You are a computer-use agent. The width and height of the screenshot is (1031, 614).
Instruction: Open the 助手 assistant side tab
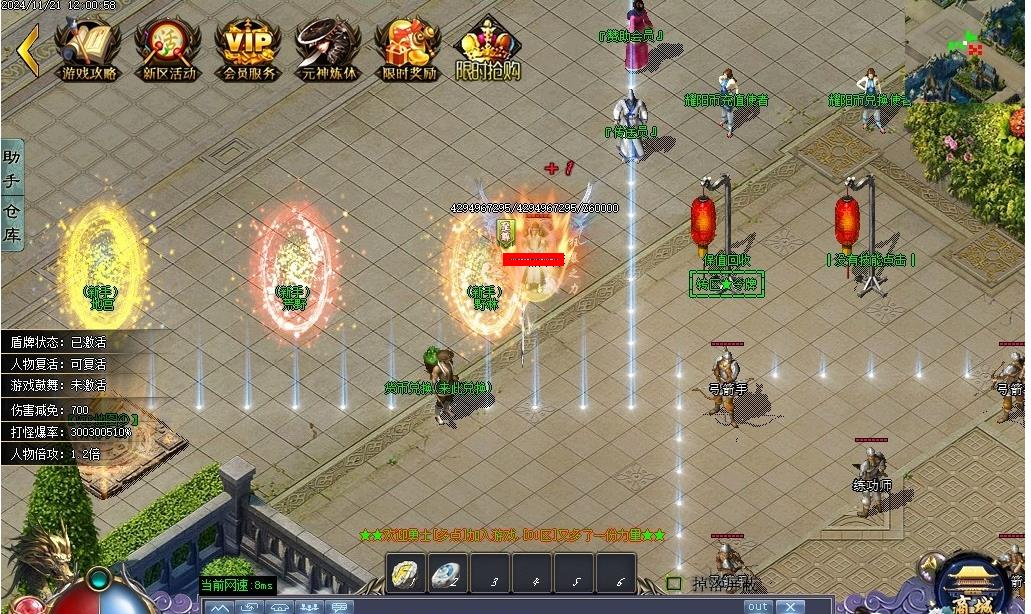click(12, 169)
